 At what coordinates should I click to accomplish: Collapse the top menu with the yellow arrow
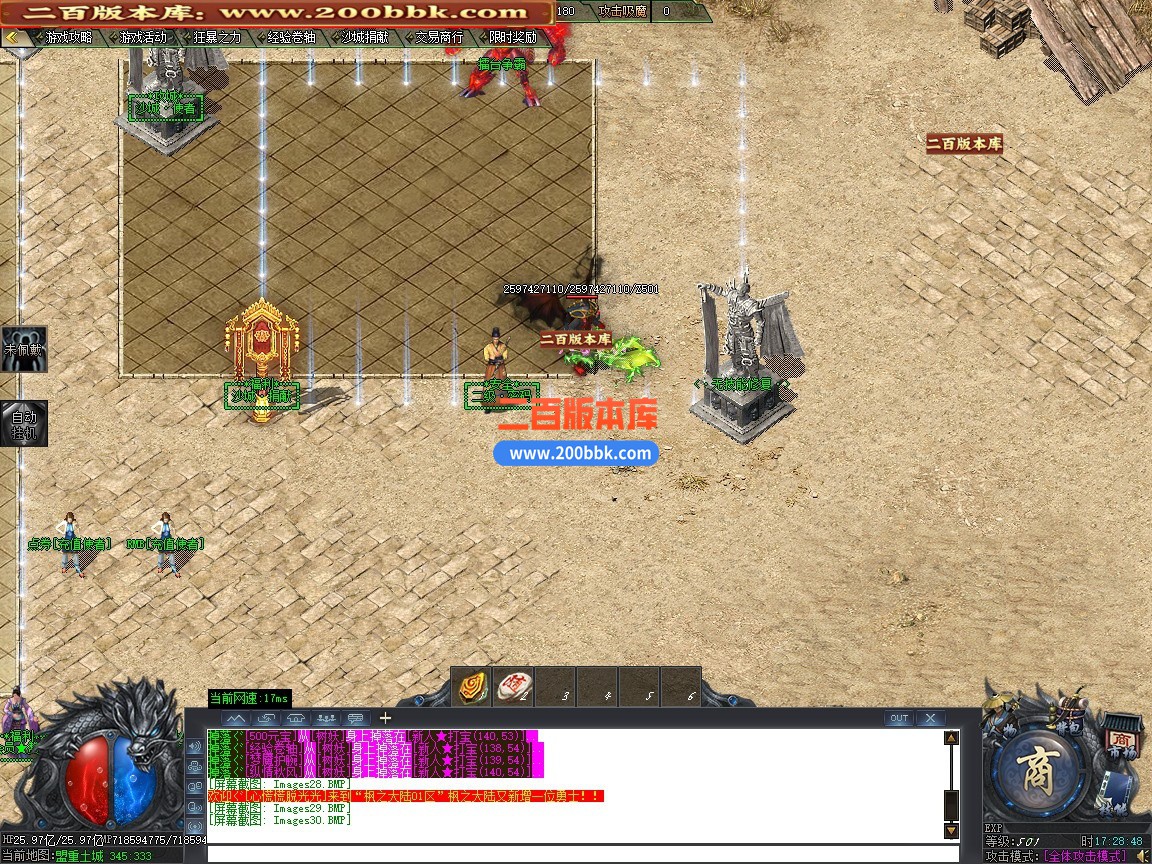[x=13, y=37]
